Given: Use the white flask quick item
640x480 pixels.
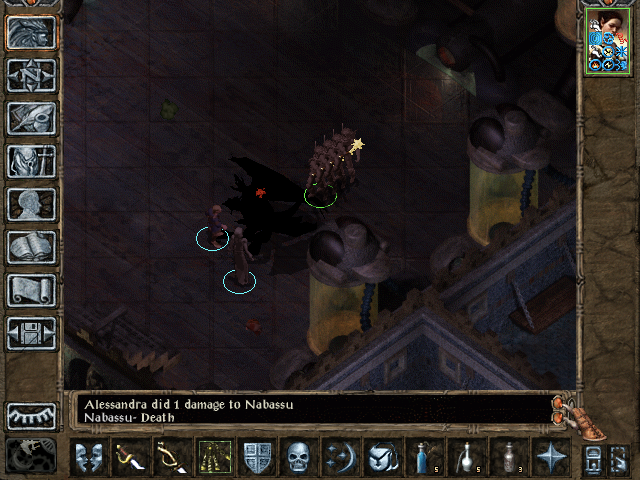Looking at the screenshot, I should click(467, 457).
